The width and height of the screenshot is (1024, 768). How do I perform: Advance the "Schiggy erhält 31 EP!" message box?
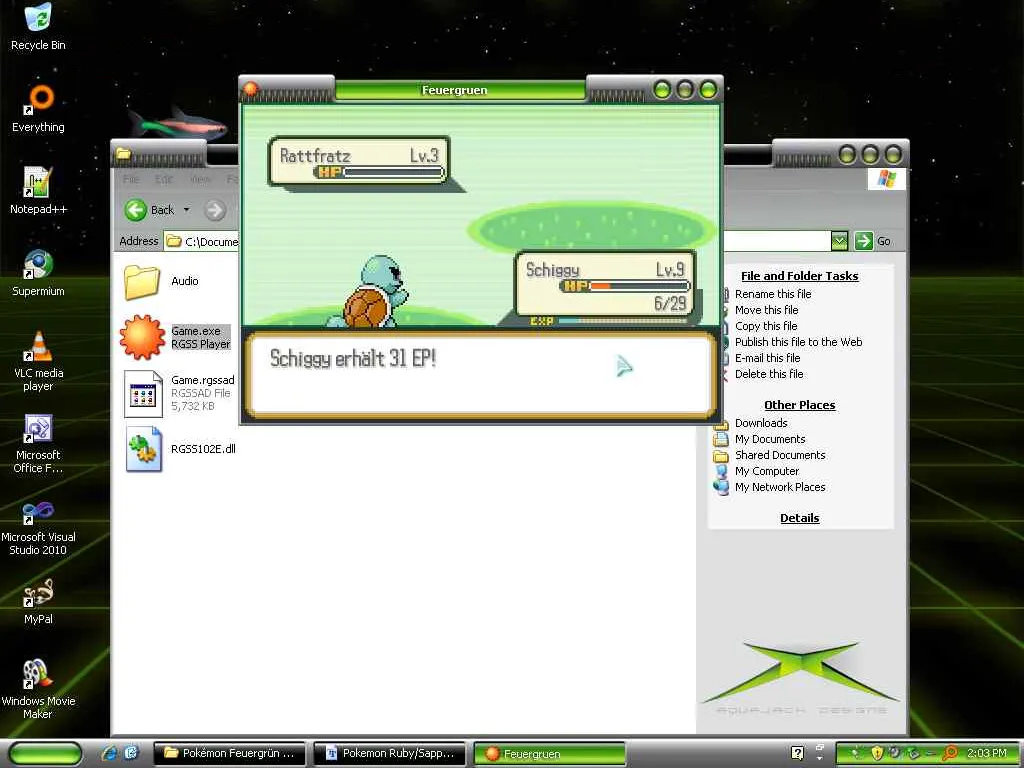click(480, 374)
